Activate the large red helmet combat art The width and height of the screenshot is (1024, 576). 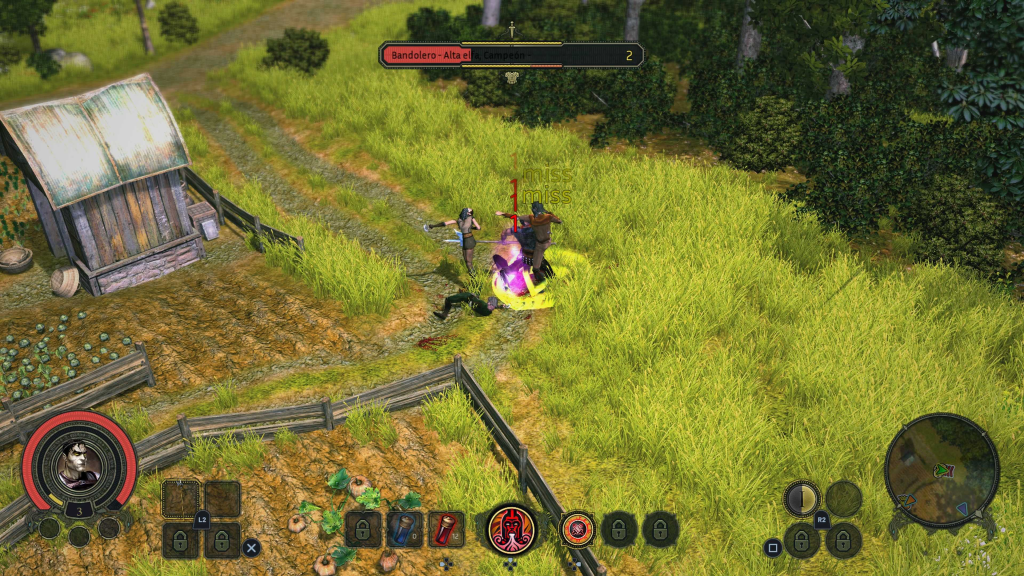click(511, 528)
